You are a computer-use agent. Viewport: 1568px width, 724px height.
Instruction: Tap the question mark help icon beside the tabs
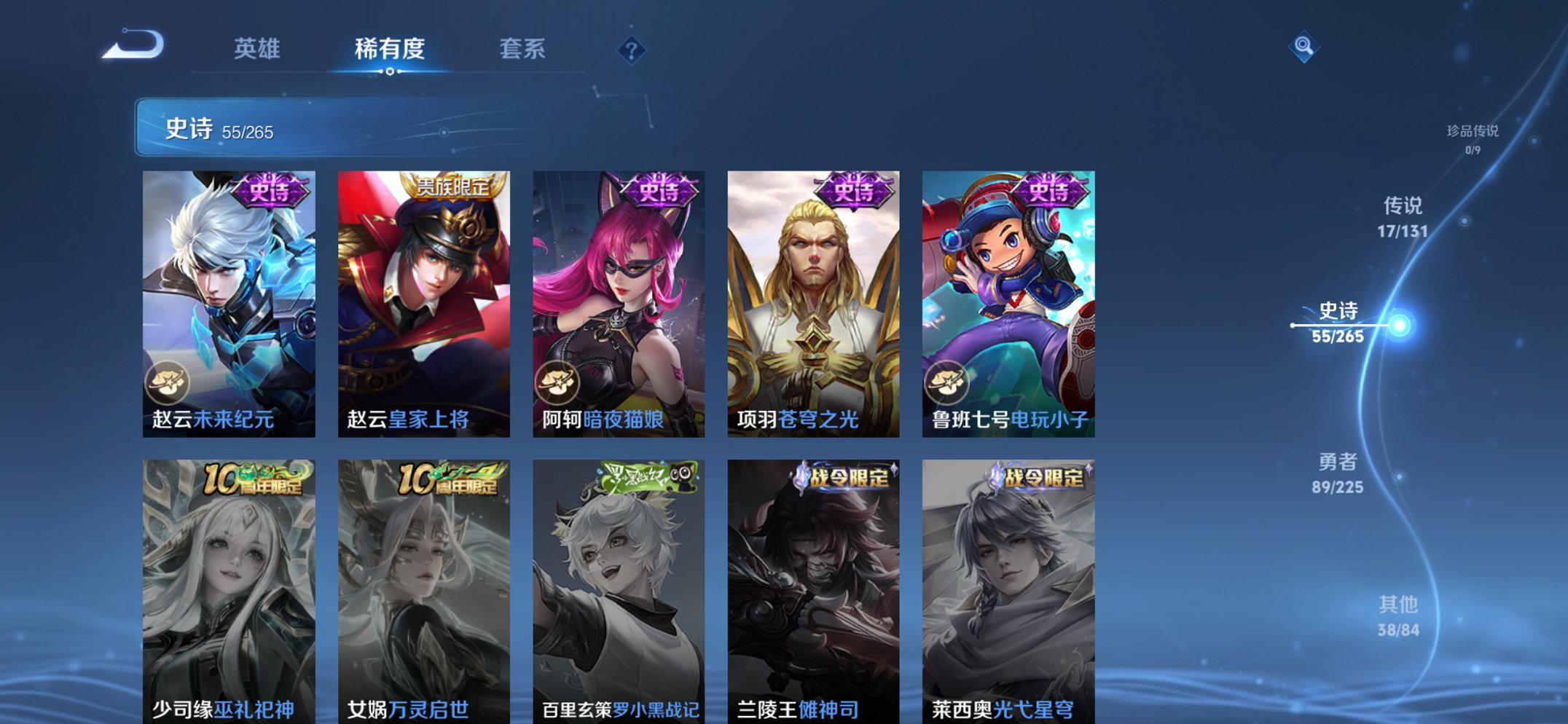(631, 50)
